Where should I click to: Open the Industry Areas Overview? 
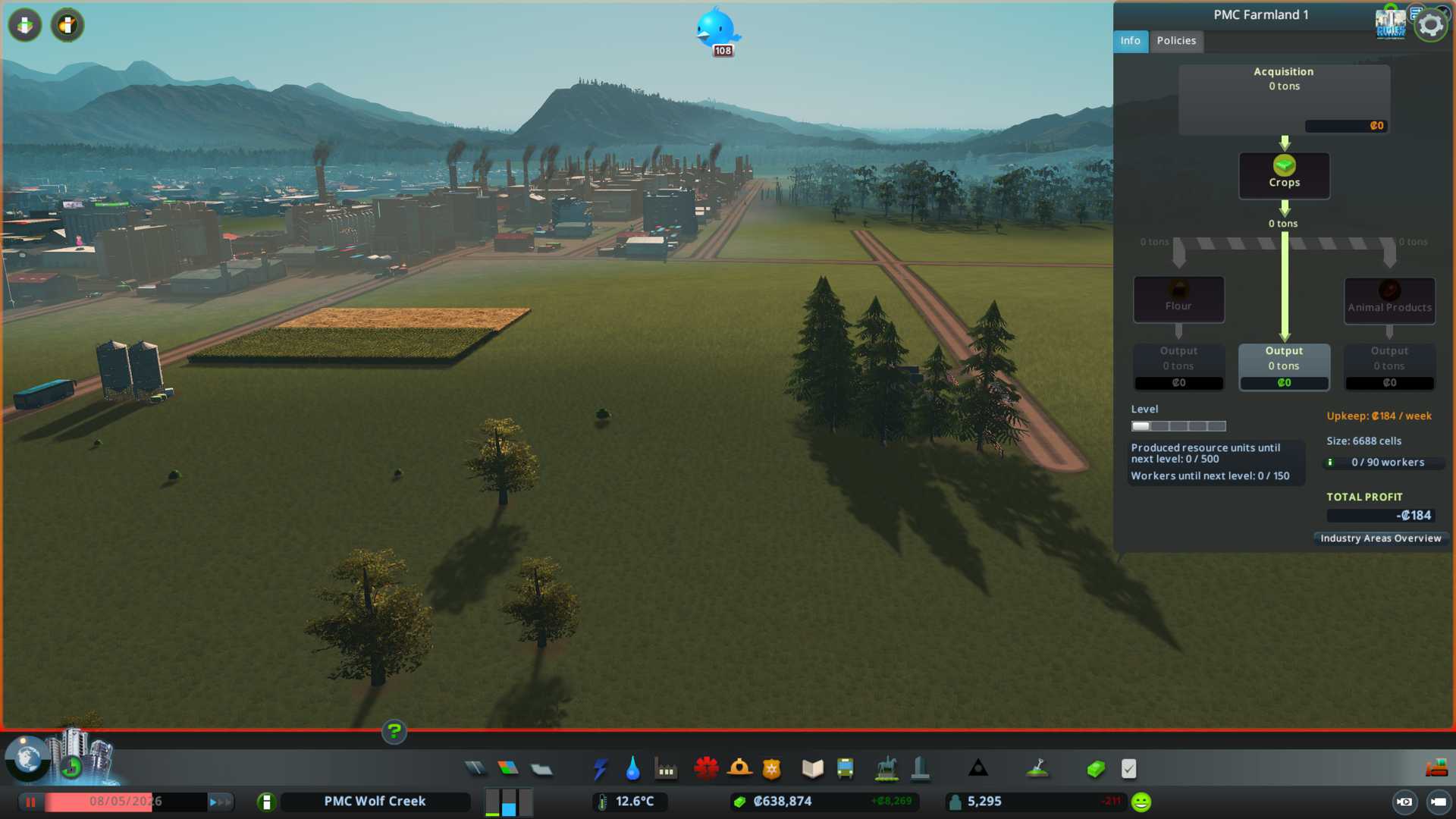[1380, 538]
